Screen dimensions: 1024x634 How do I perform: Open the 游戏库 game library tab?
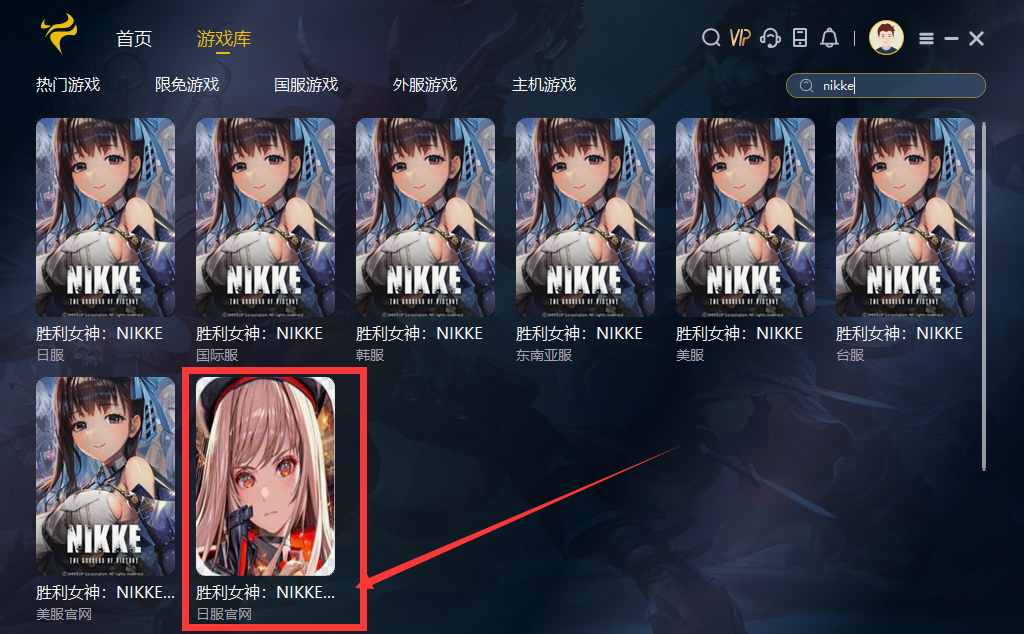click(224, 39)
